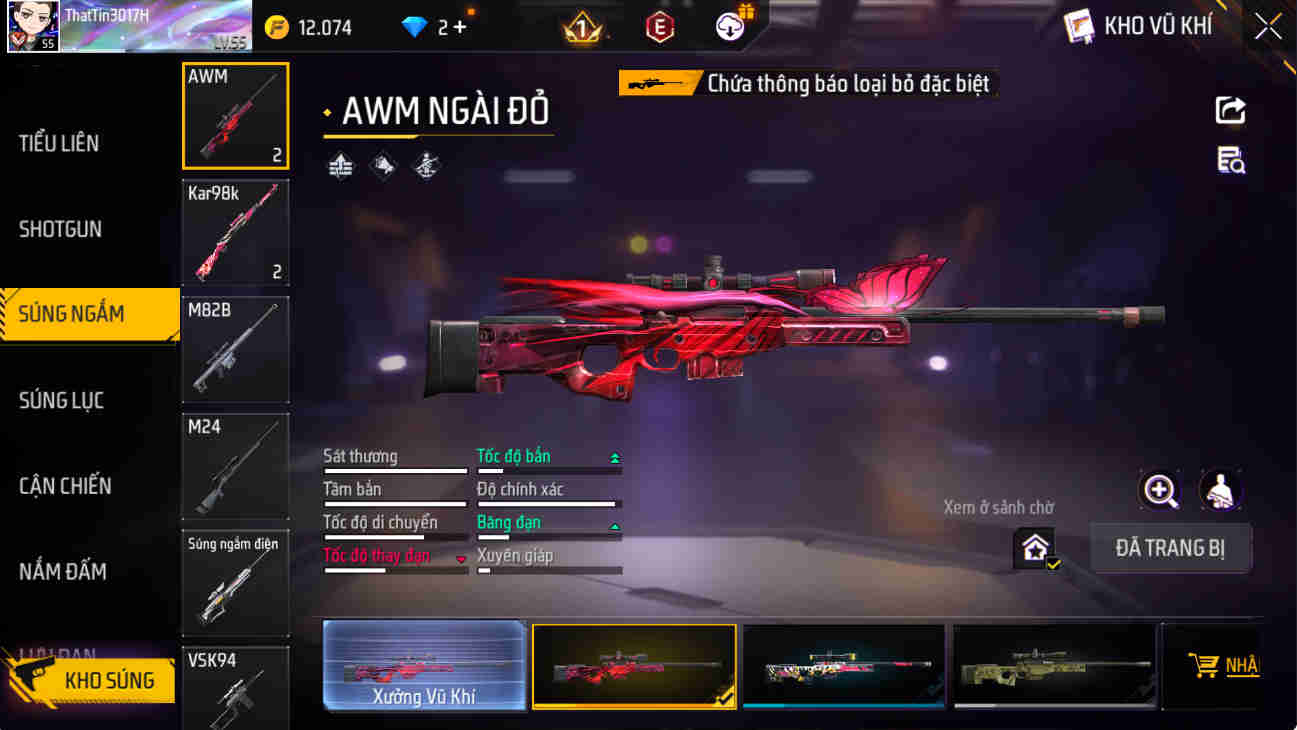Select the home lobby preview icon
Viewport: 1297px width, 730px height.
[x=1035, y=547]
